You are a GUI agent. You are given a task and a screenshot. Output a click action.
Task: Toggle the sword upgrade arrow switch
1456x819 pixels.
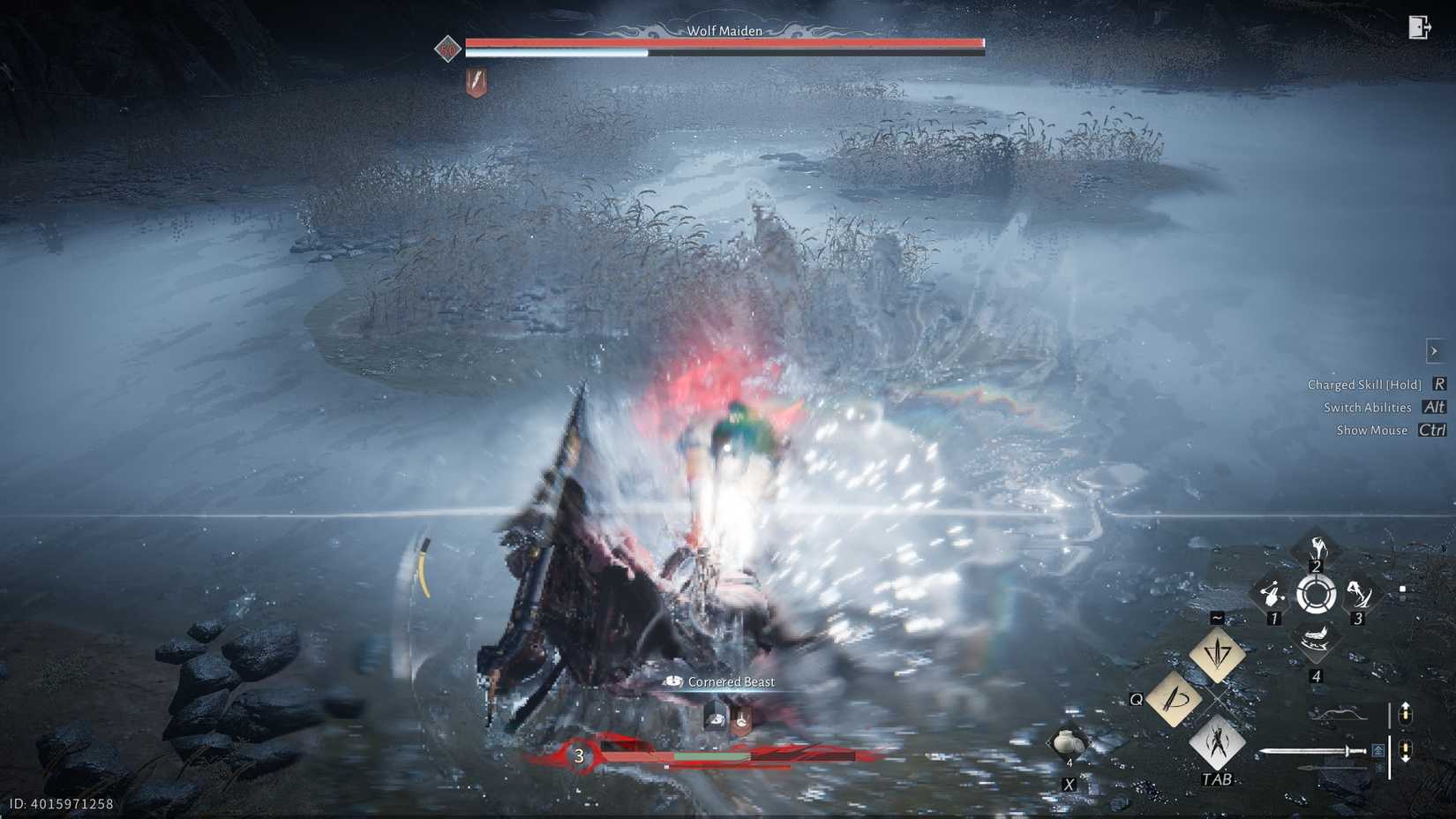(1406, 752)
